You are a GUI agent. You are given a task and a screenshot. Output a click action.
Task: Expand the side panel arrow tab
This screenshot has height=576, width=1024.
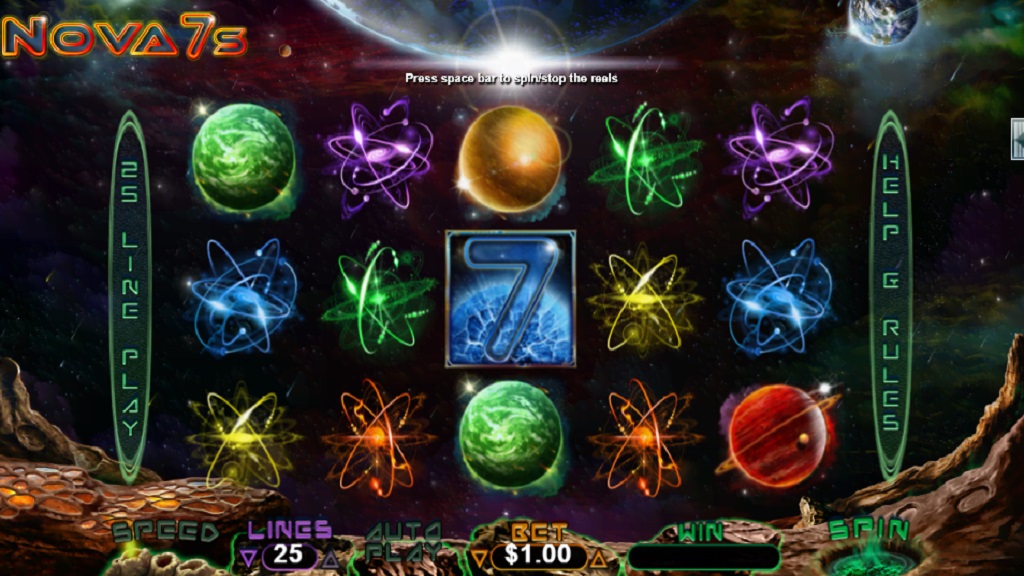click(x=1017, y=139)
